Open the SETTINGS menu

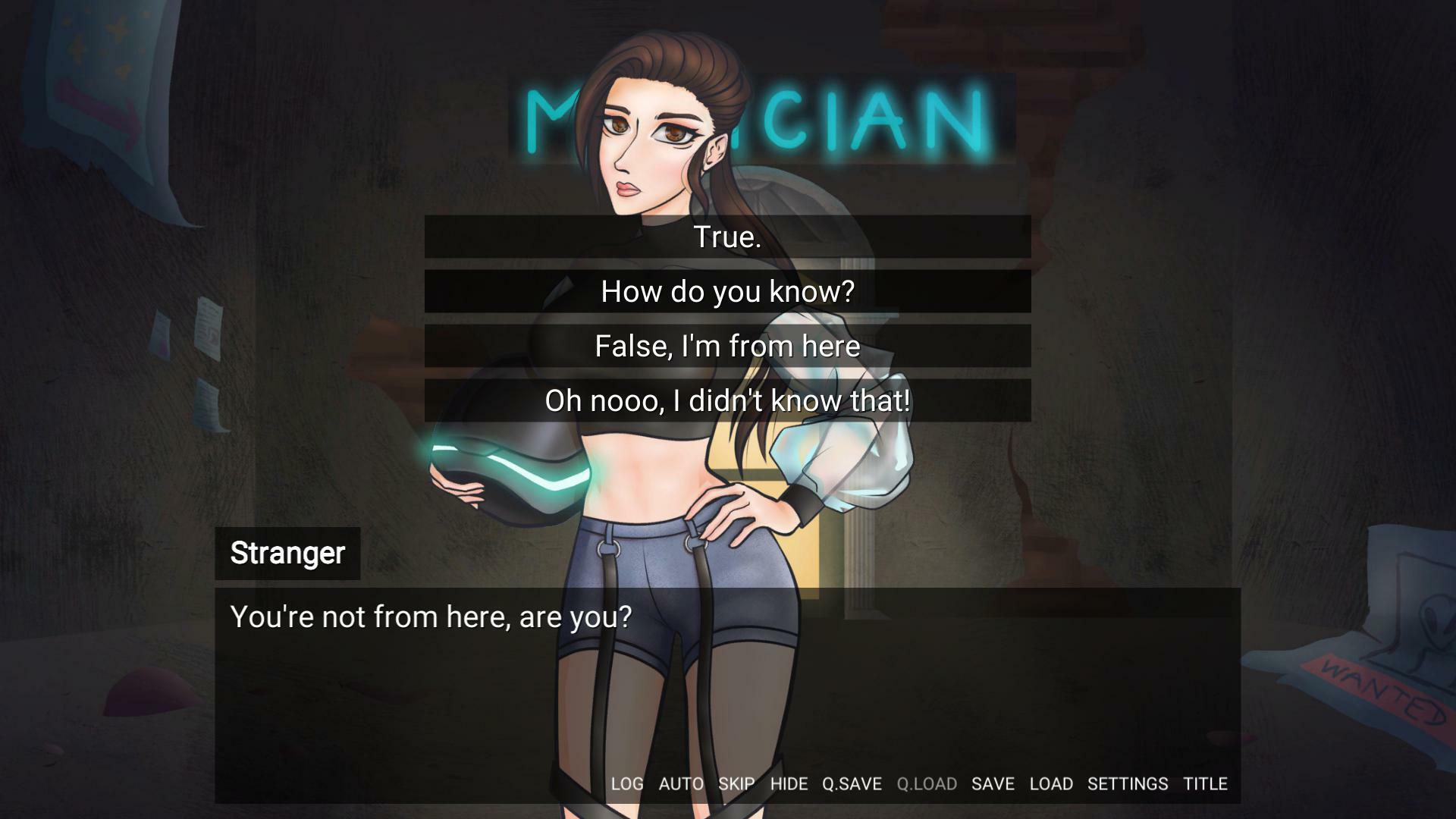(1128, 783)
